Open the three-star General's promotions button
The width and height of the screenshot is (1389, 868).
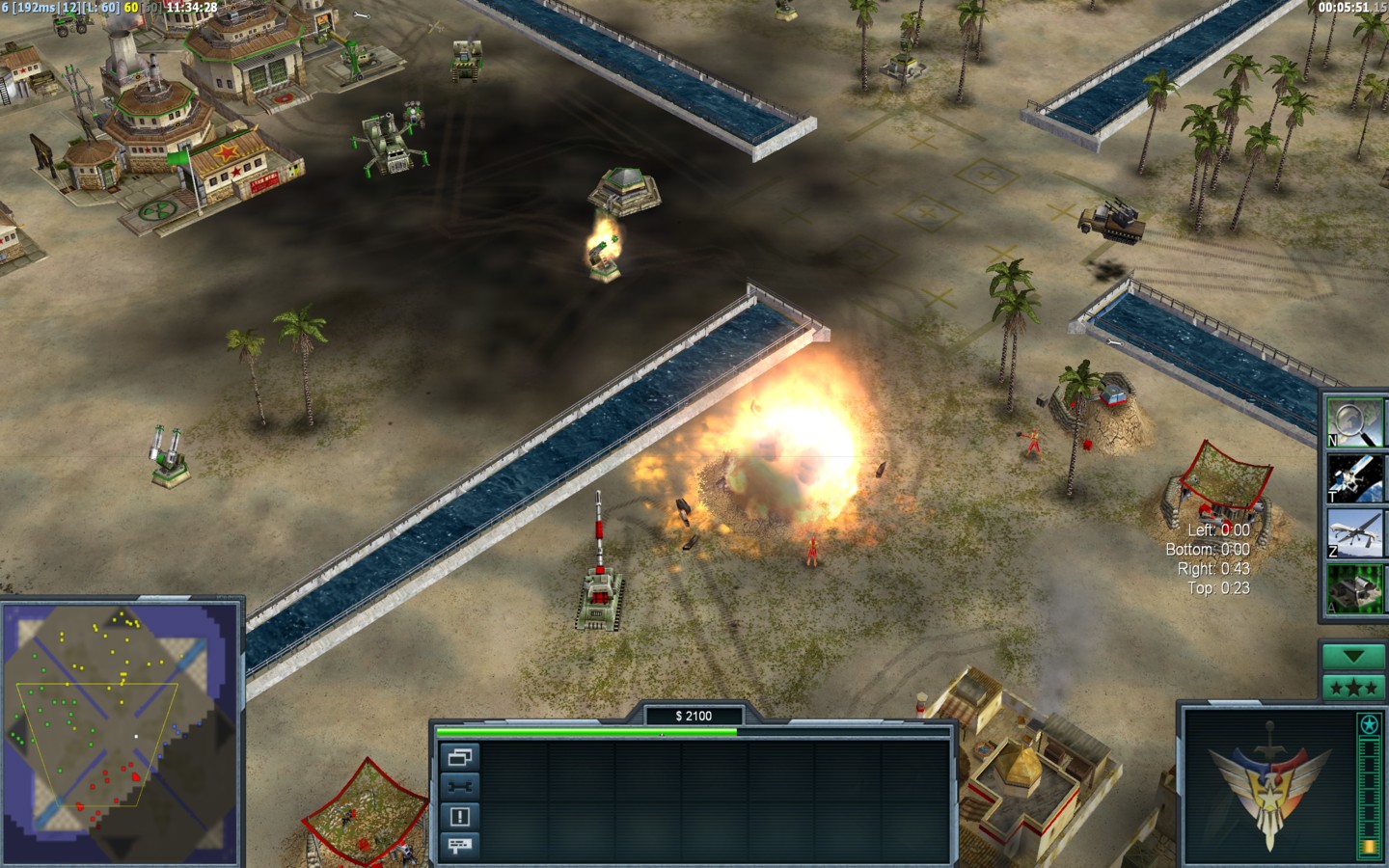point(1352,687)
